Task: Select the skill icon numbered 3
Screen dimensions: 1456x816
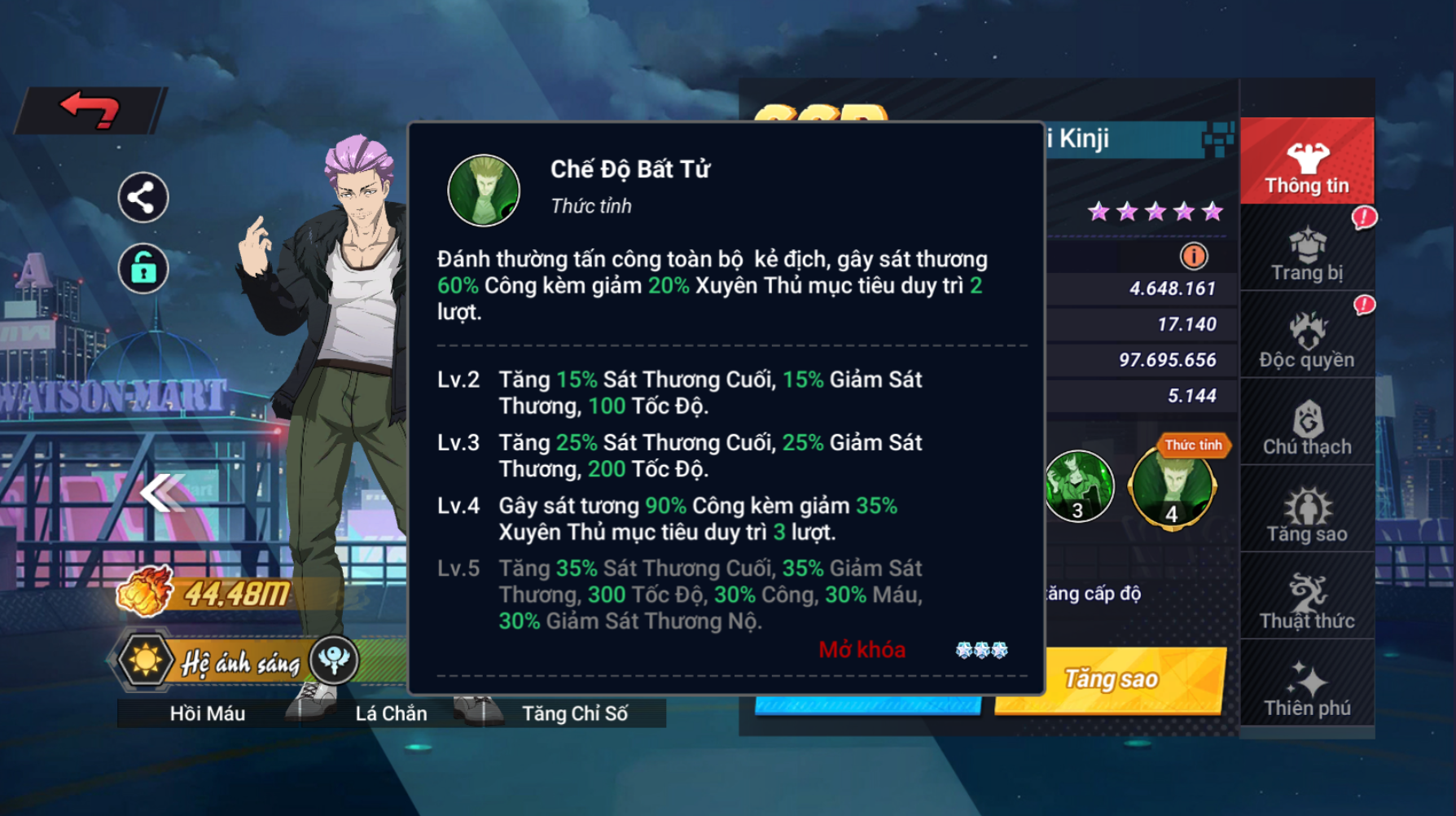Action: click(1079, 487)
